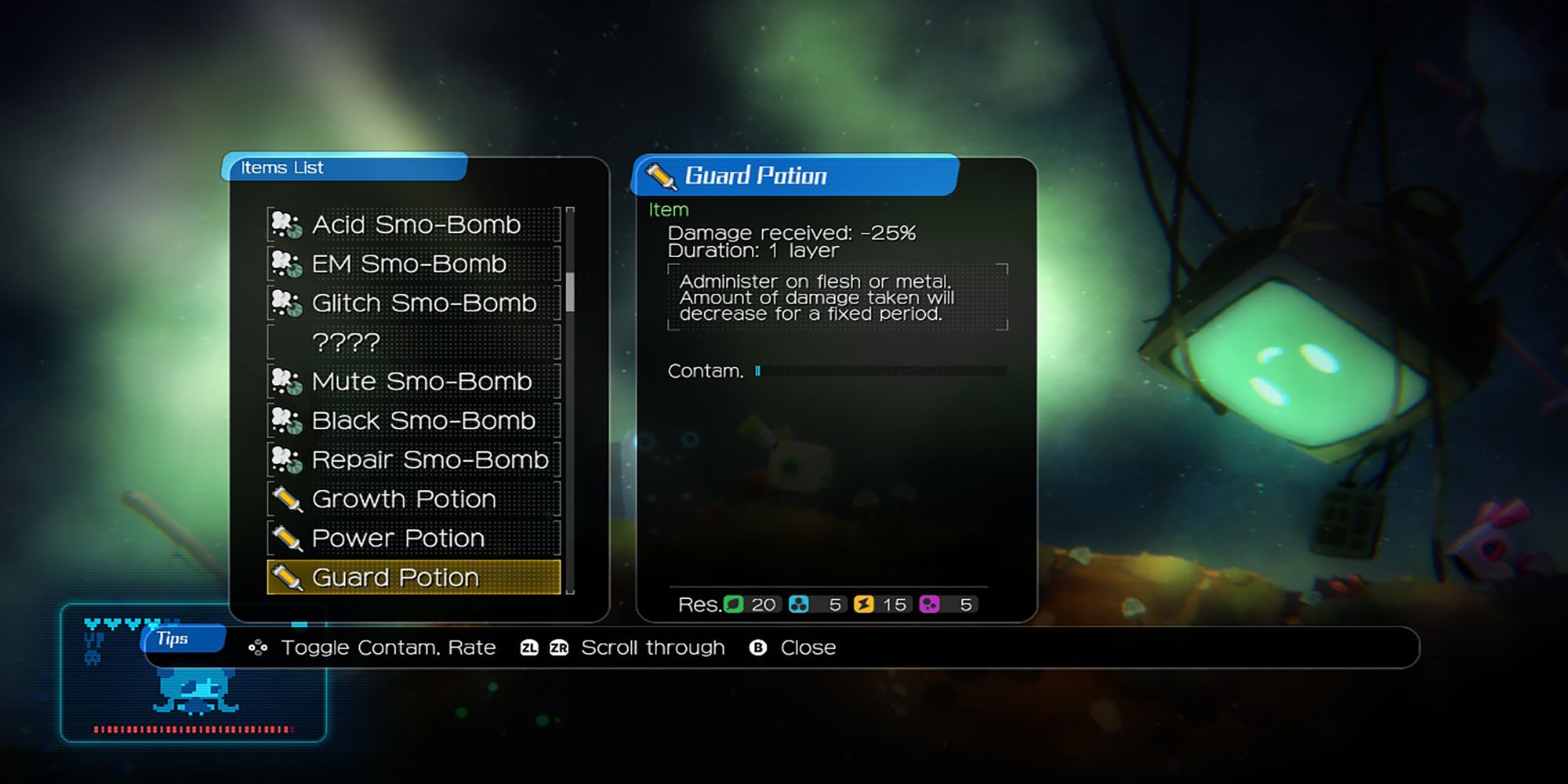
Task: Select the Acid Smo-Bomb bomb icon
Action: click(x=287, y=224)
